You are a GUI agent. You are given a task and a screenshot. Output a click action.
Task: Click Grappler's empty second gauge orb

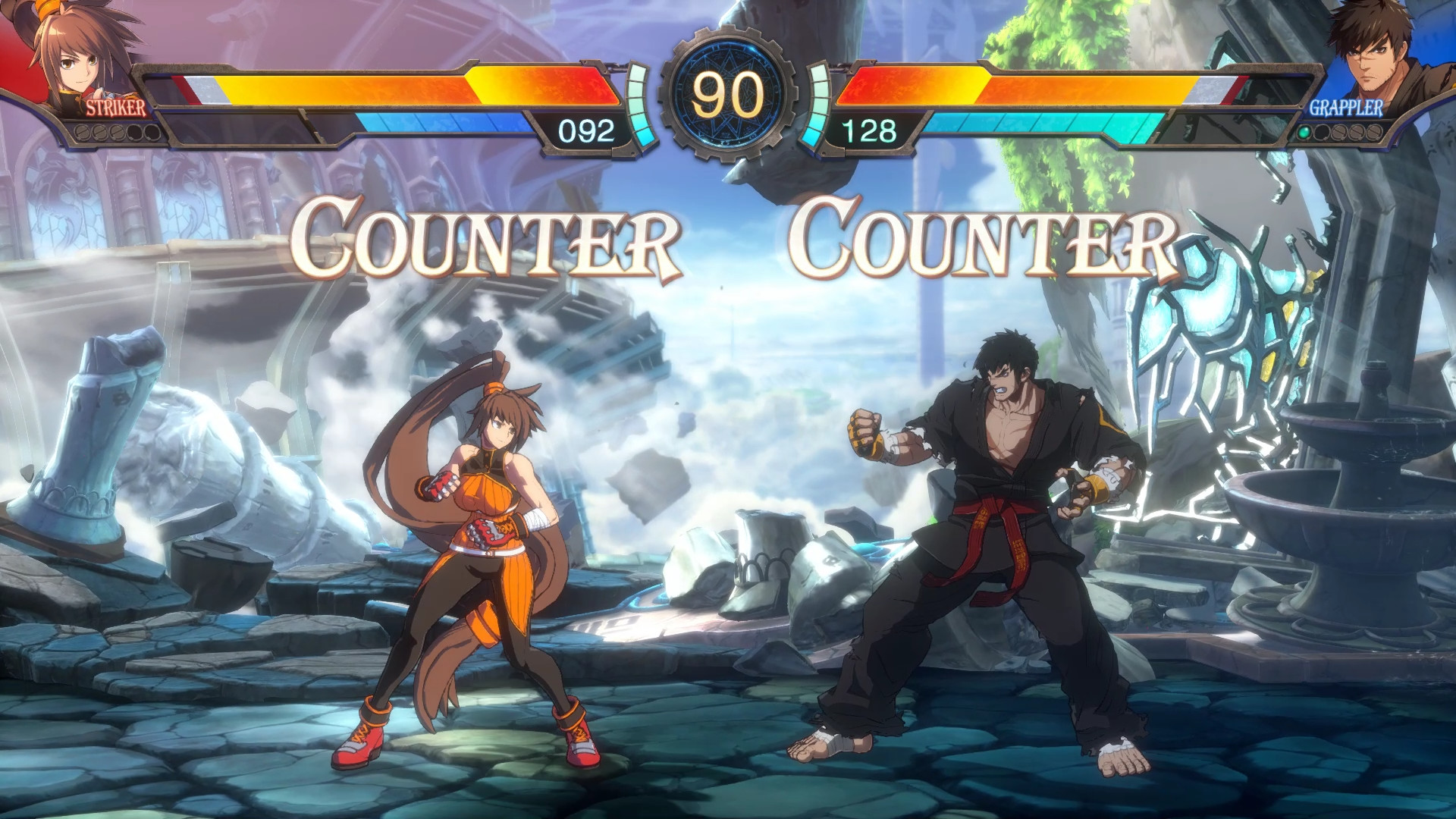click(1322, 133)
